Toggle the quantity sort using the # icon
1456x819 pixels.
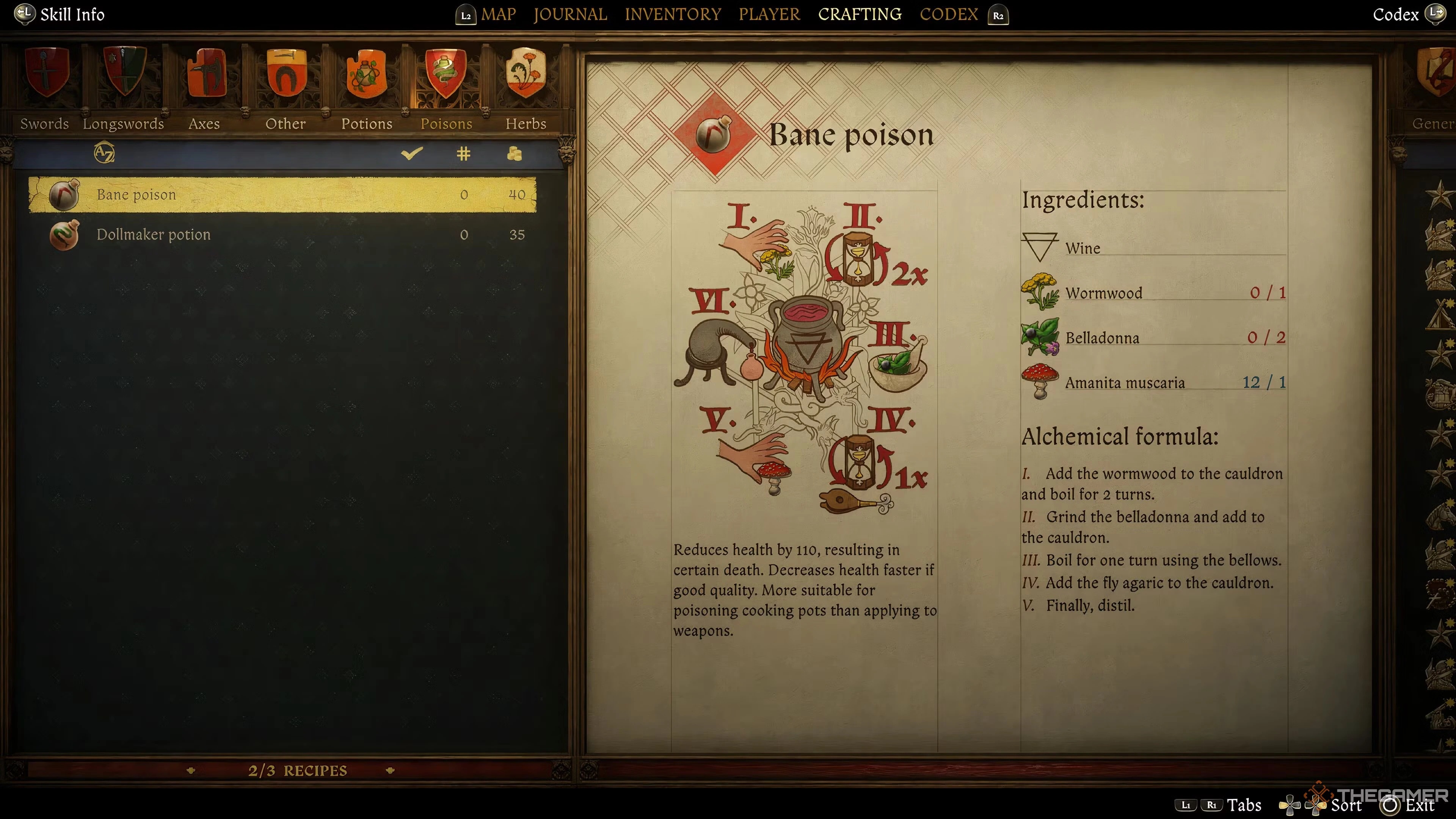464,154
